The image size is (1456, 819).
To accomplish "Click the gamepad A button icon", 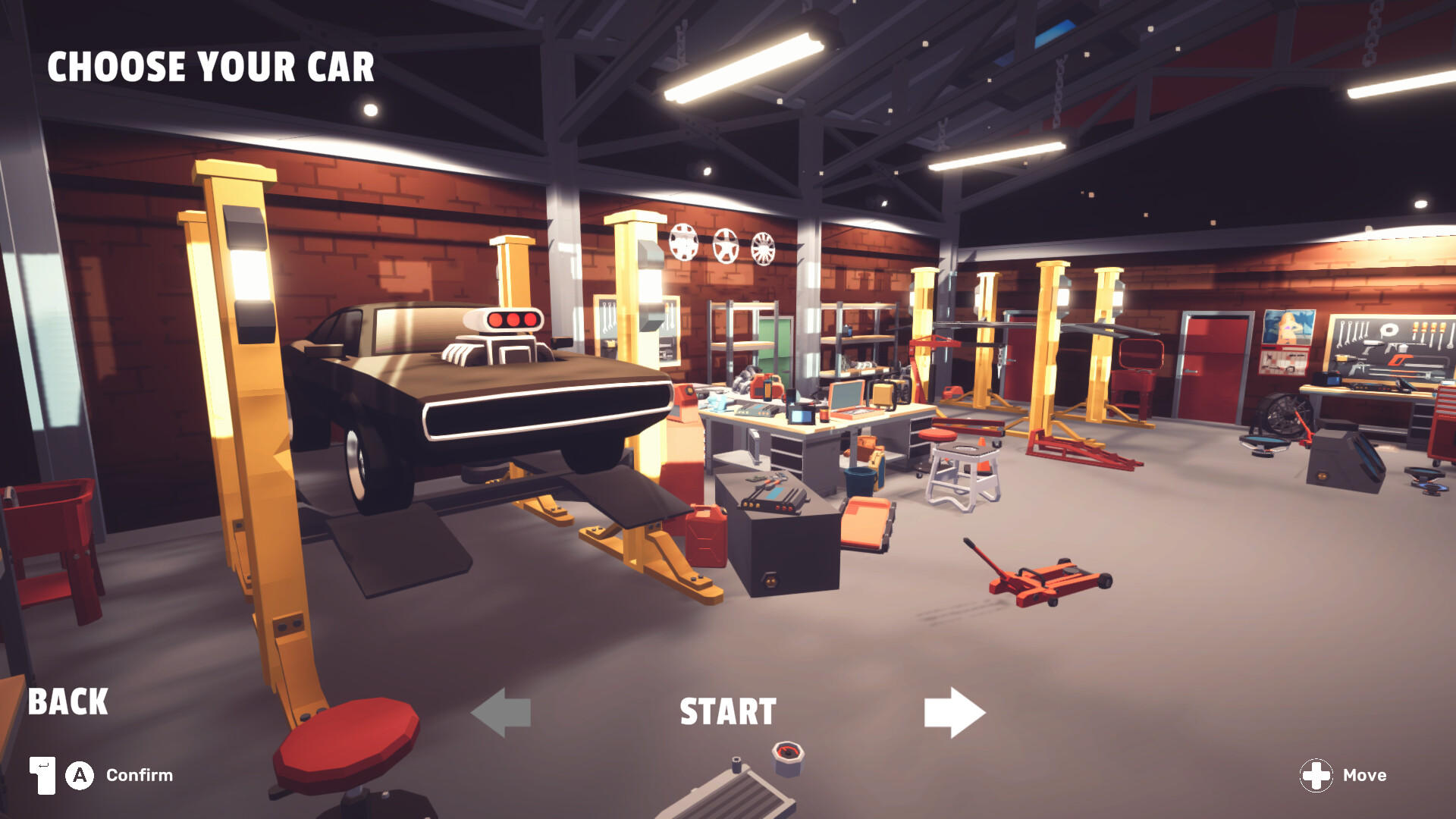I will pos(78,775).
